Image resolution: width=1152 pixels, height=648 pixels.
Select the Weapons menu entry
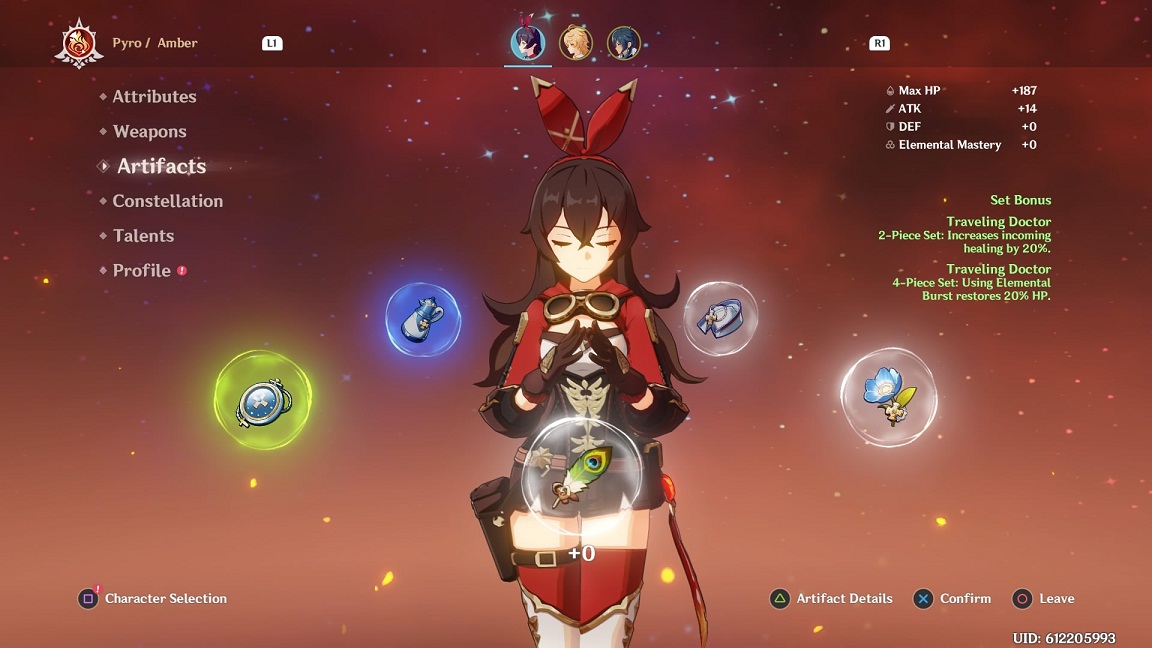(x=149, y=132)
